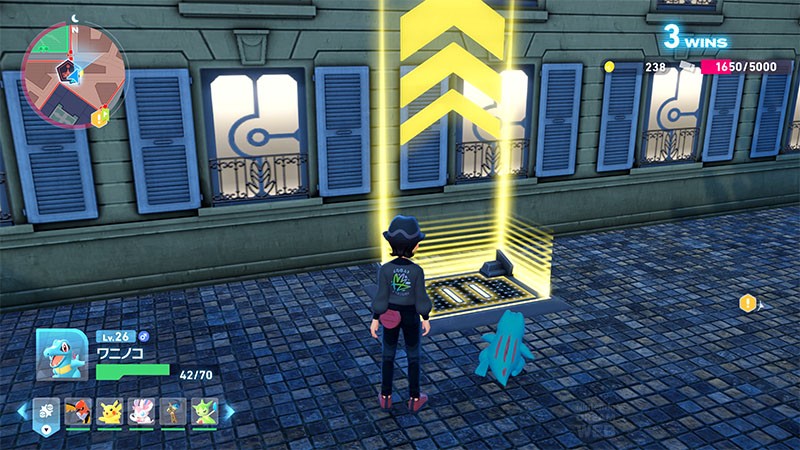Select the pink Sylveon party slot
The width and height of the screenshot is (800, 450).
tap(141, 411)
